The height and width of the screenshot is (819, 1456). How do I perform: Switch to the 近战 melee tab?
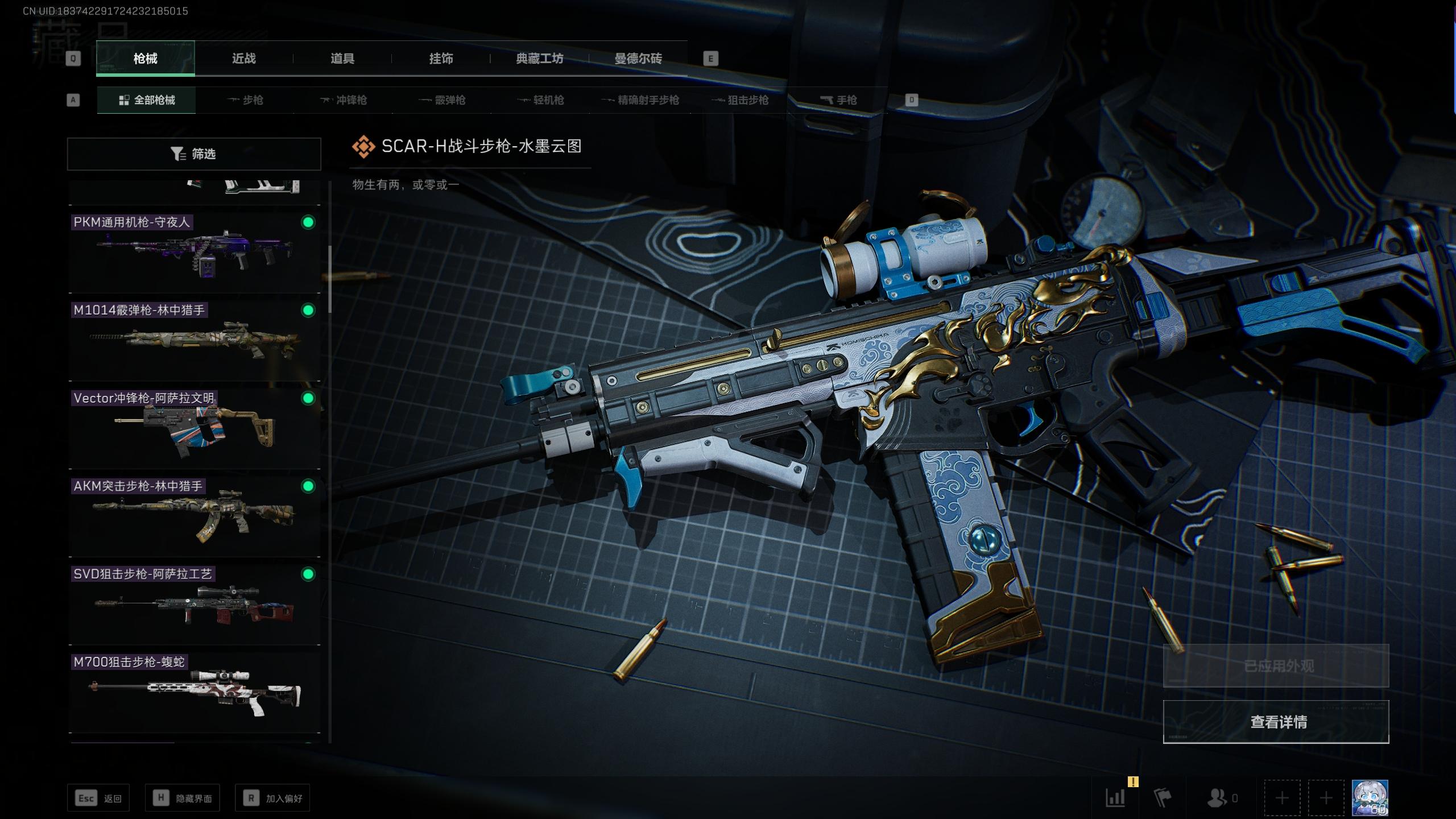(x=243, y=59)
